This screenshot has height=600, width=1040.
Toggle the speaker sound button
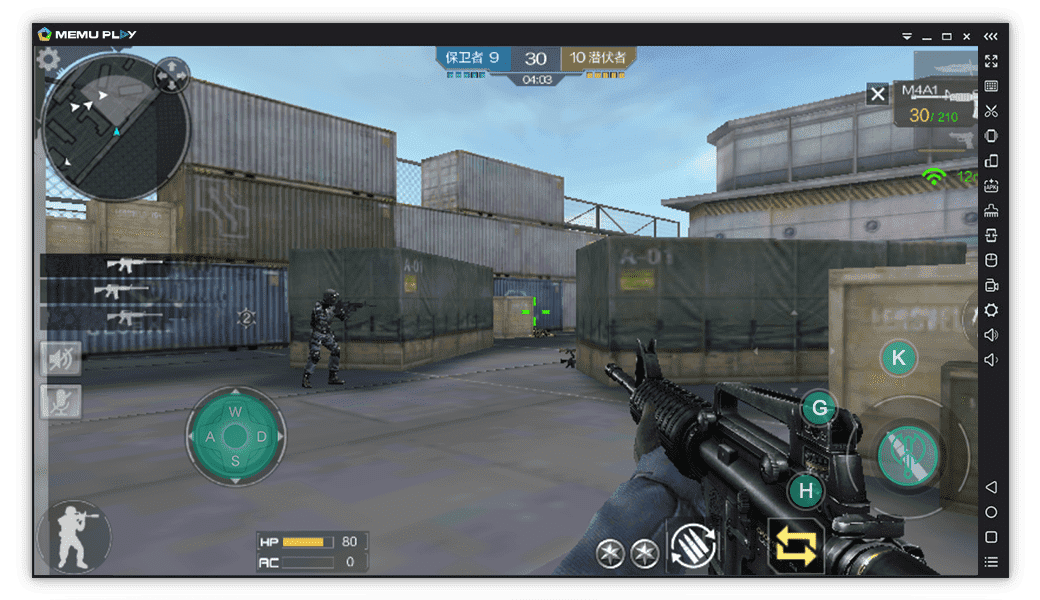pos(61,358)
